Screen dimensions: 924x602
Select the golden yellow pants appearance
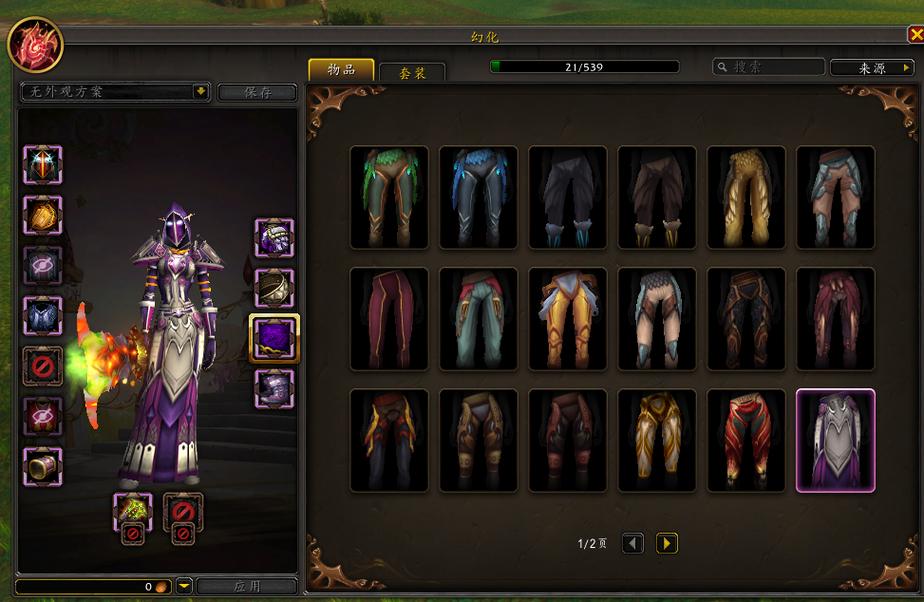[x=746, y=197]
